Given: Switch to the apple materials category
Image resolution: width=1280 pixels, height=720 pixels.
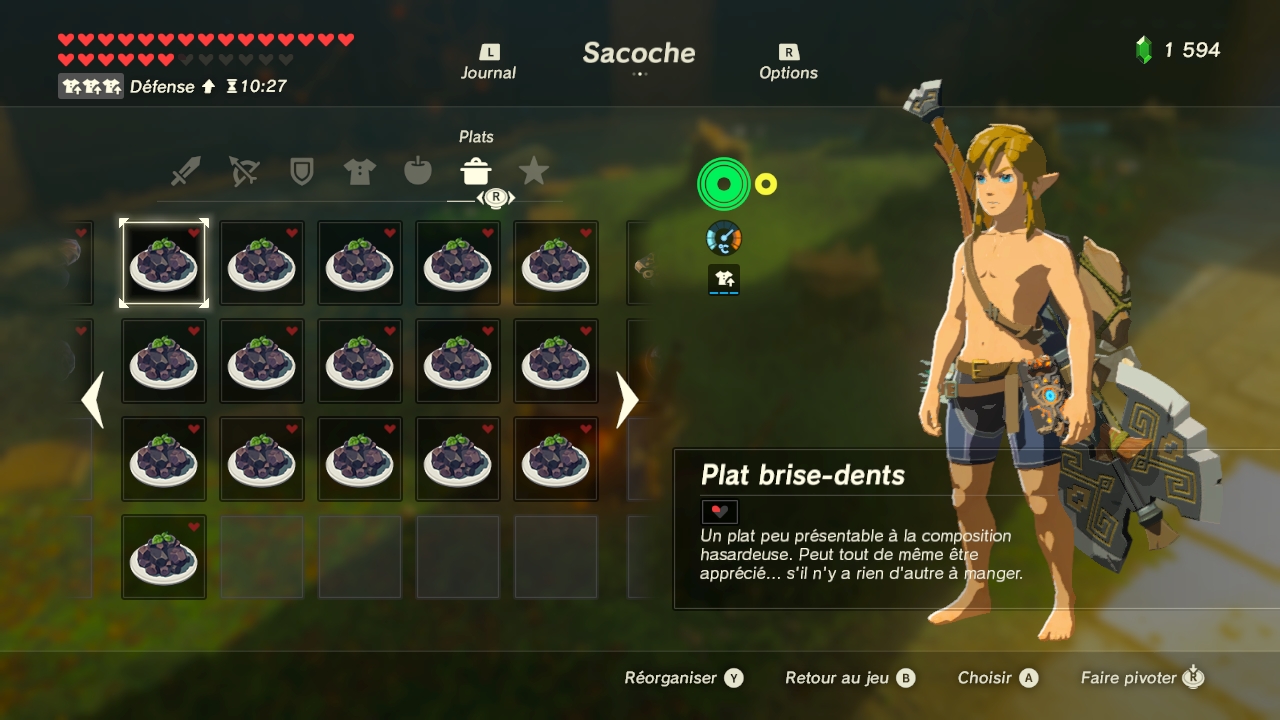Looking at the screenshot, I should click(x=418, y=172).
